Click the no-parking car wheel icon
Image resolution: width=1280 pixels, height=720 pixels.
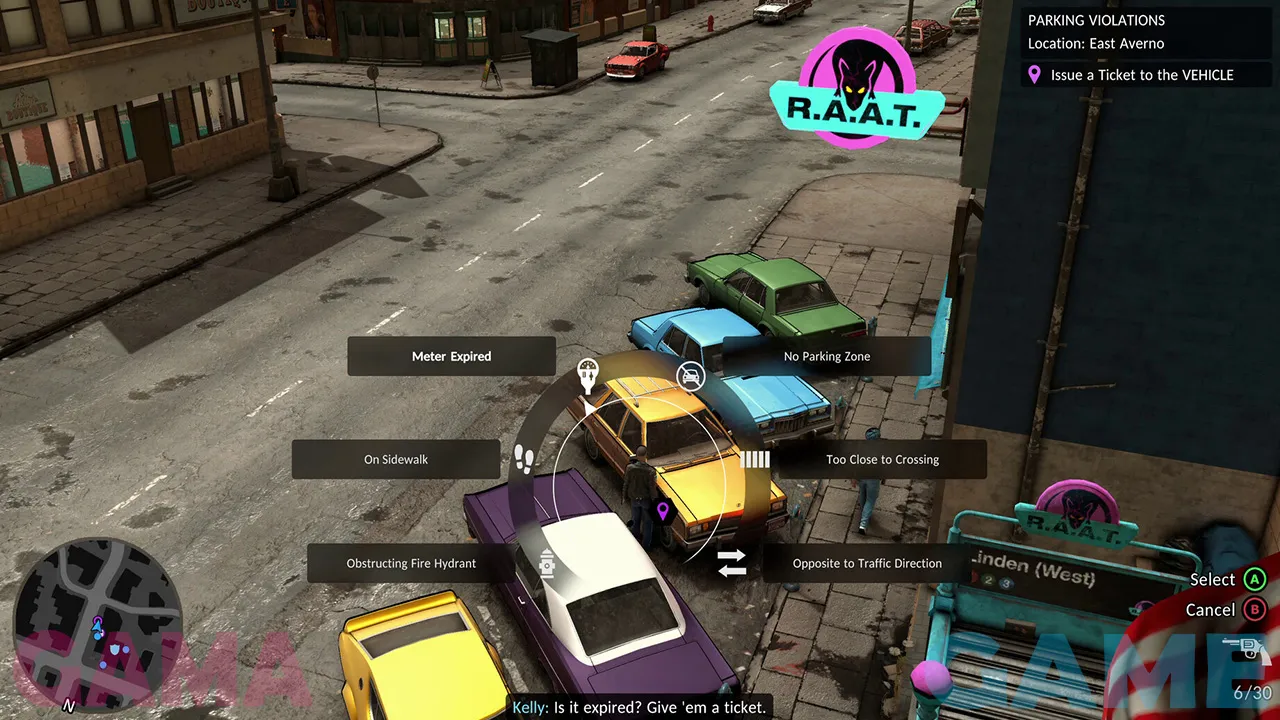point(690,376)
